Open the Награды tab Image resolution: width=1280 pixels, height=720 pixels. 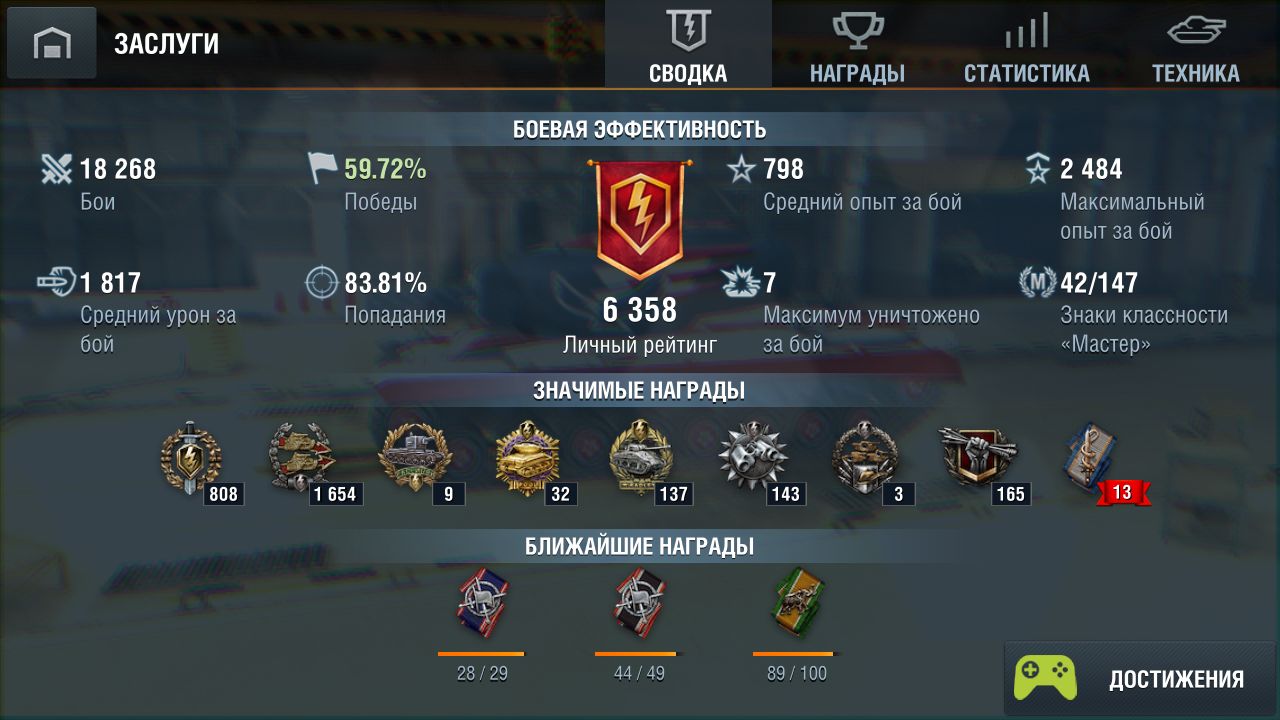pyautogui.click(x=857, y=45)
